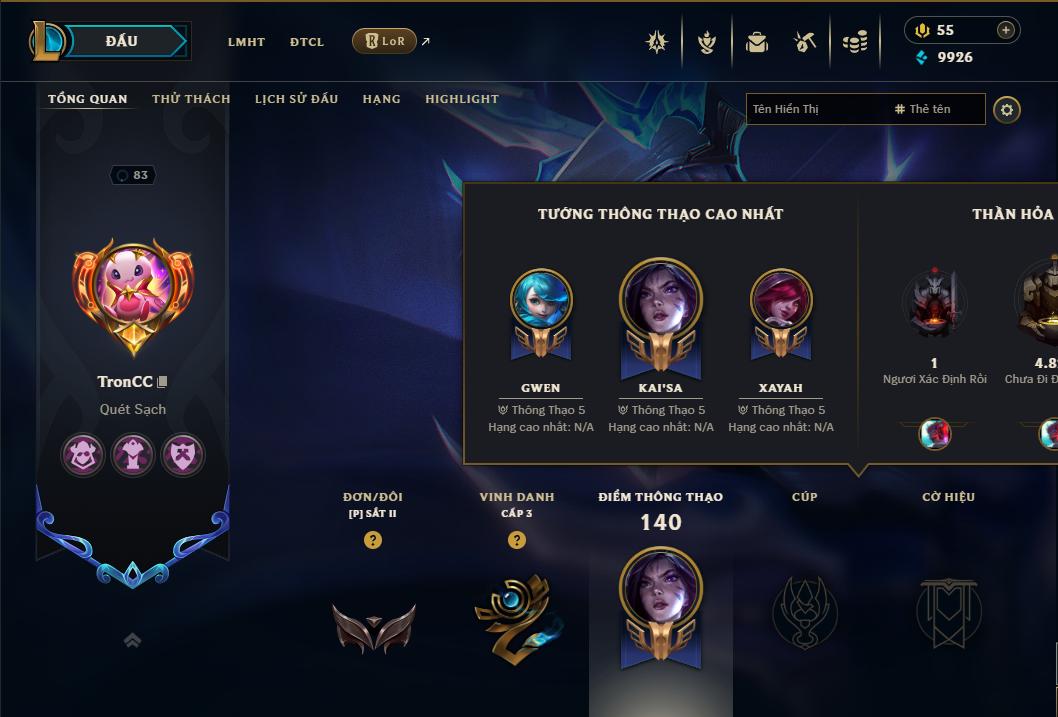Open the HIGHLIGHT tab
Viewport: 1058px width, 717px height.
tap(461, 99)
